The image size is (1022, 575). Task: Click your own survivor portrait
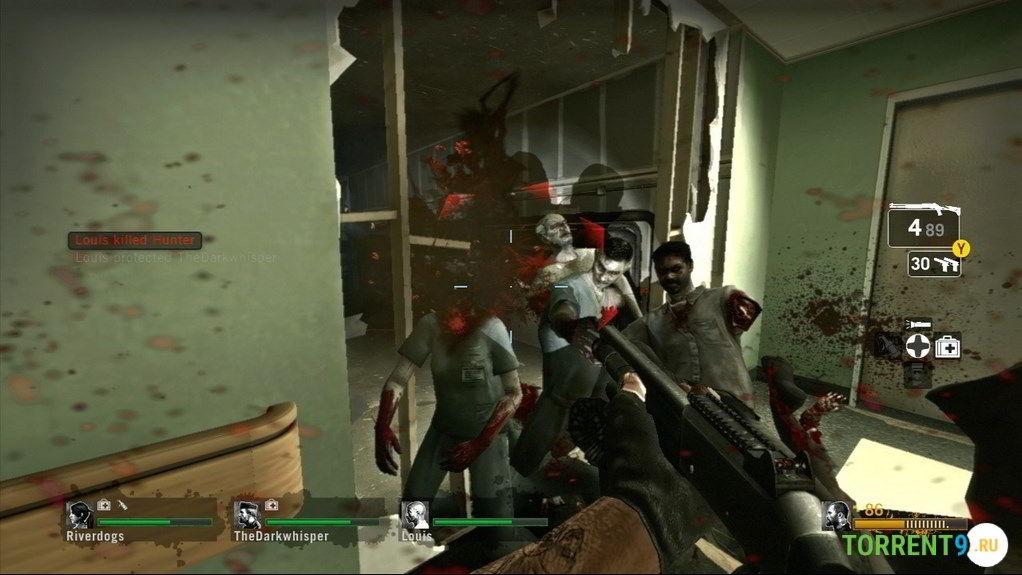coord(836,515)
